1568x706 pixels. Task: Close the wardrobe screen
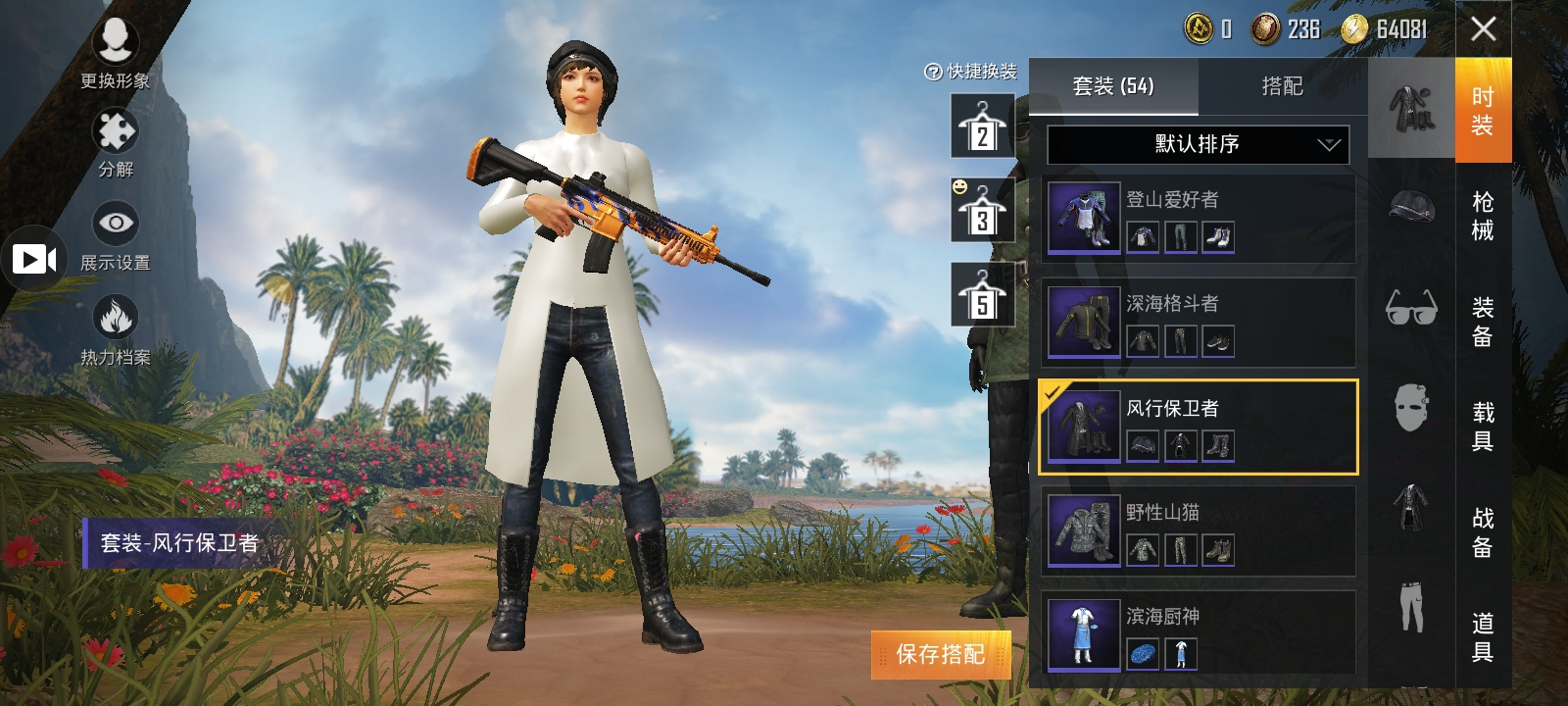click(1483, 29)
